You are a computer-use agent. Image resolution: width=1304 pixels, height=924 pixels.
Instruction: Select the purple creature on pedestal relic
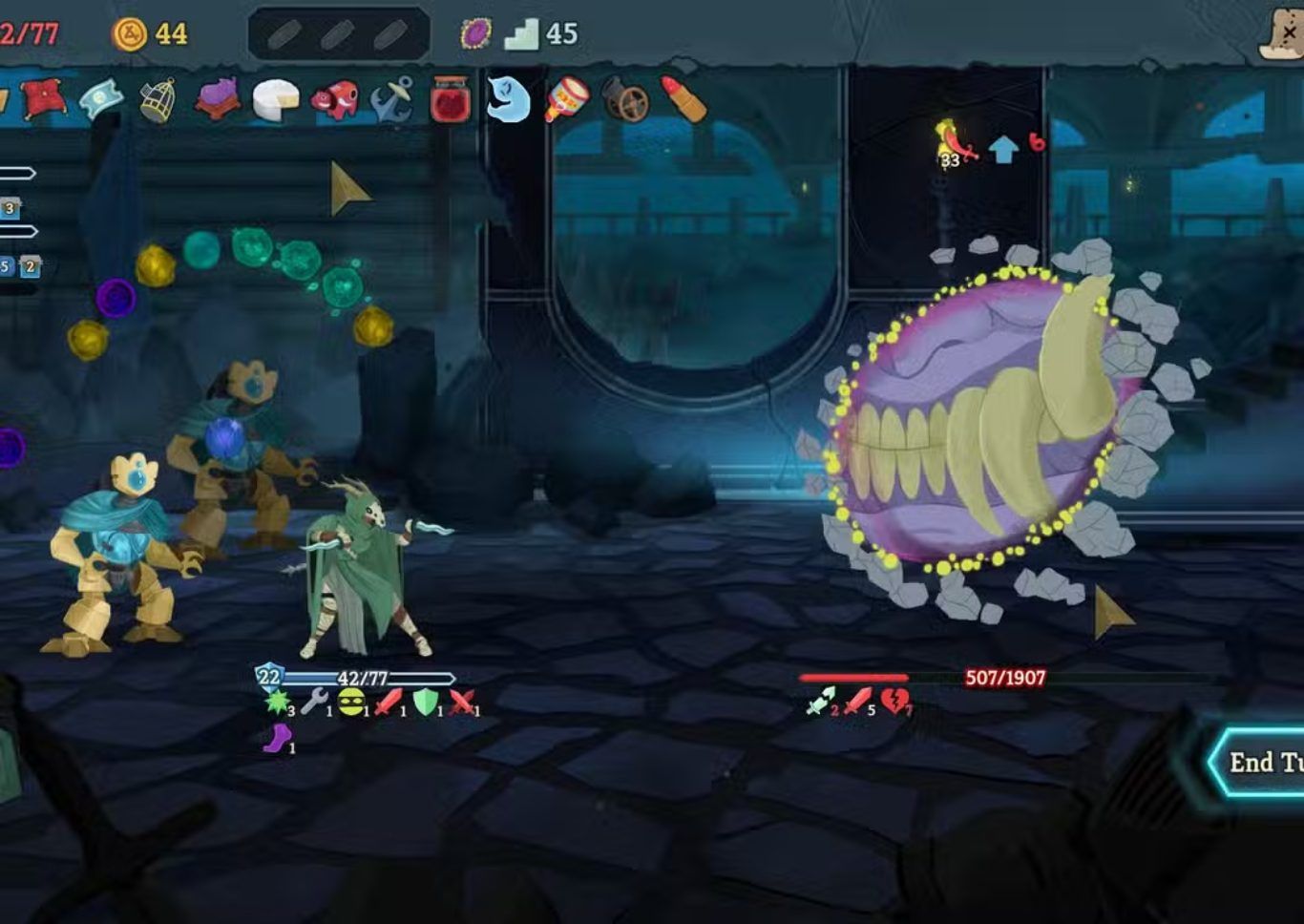(218, 98)
